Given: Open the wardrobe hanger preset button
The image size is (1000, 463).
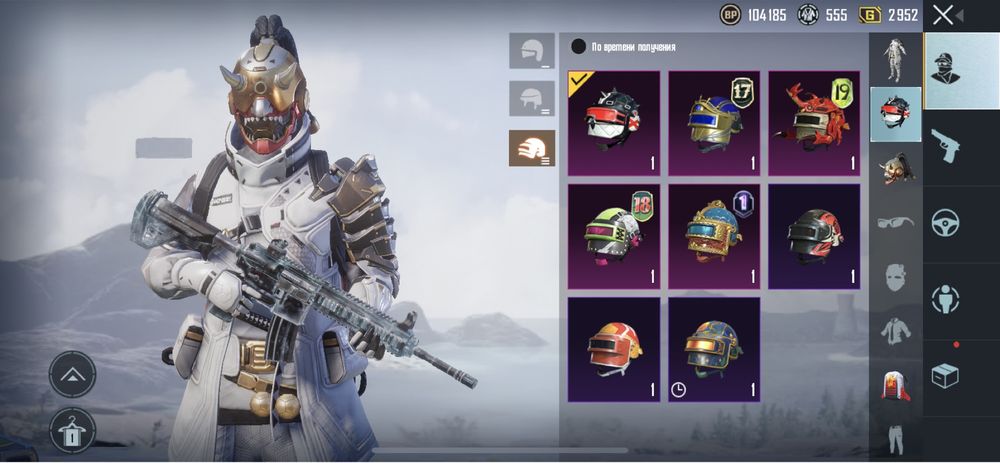Looking at the screenshot, I should click(x=72, y=426).
